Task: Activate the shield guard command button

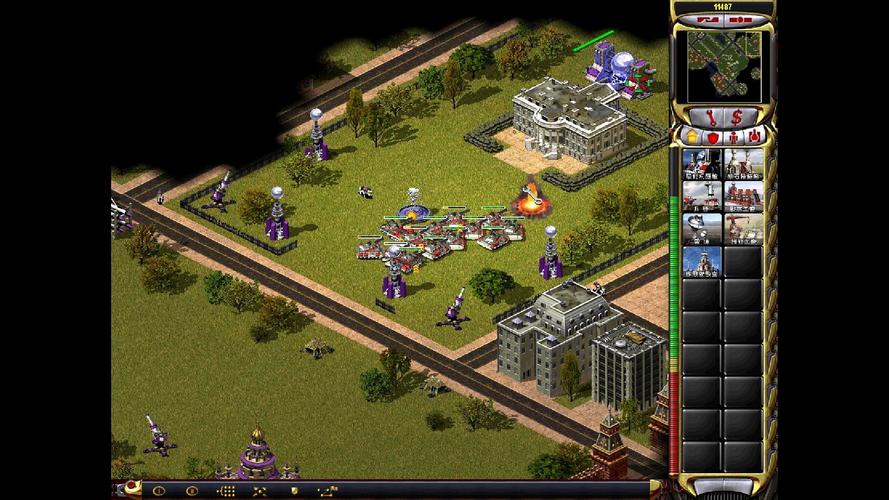Action: coord(293,491)
